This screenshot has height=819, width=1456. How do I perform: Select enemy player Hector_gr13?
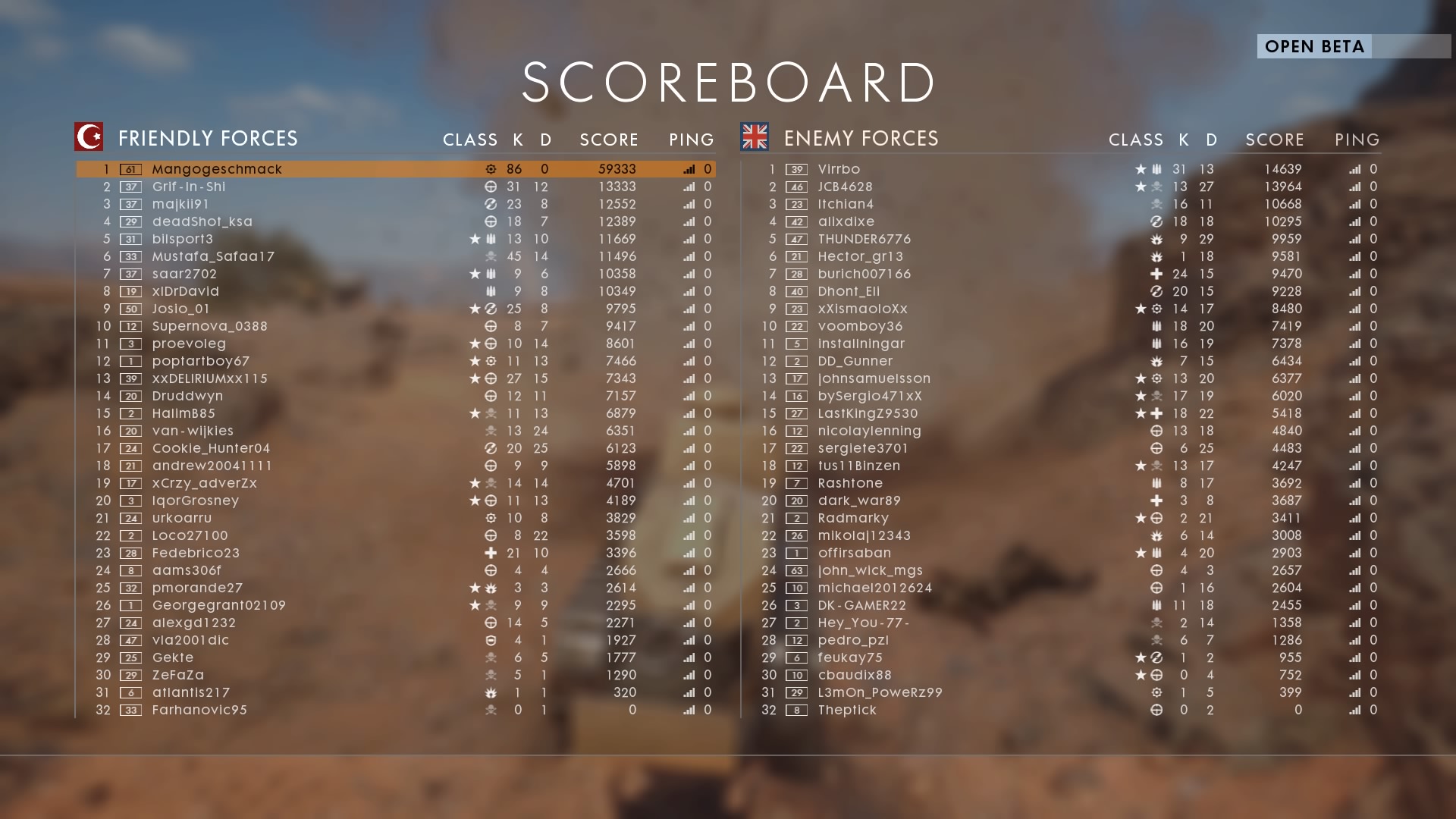[860, 256]
